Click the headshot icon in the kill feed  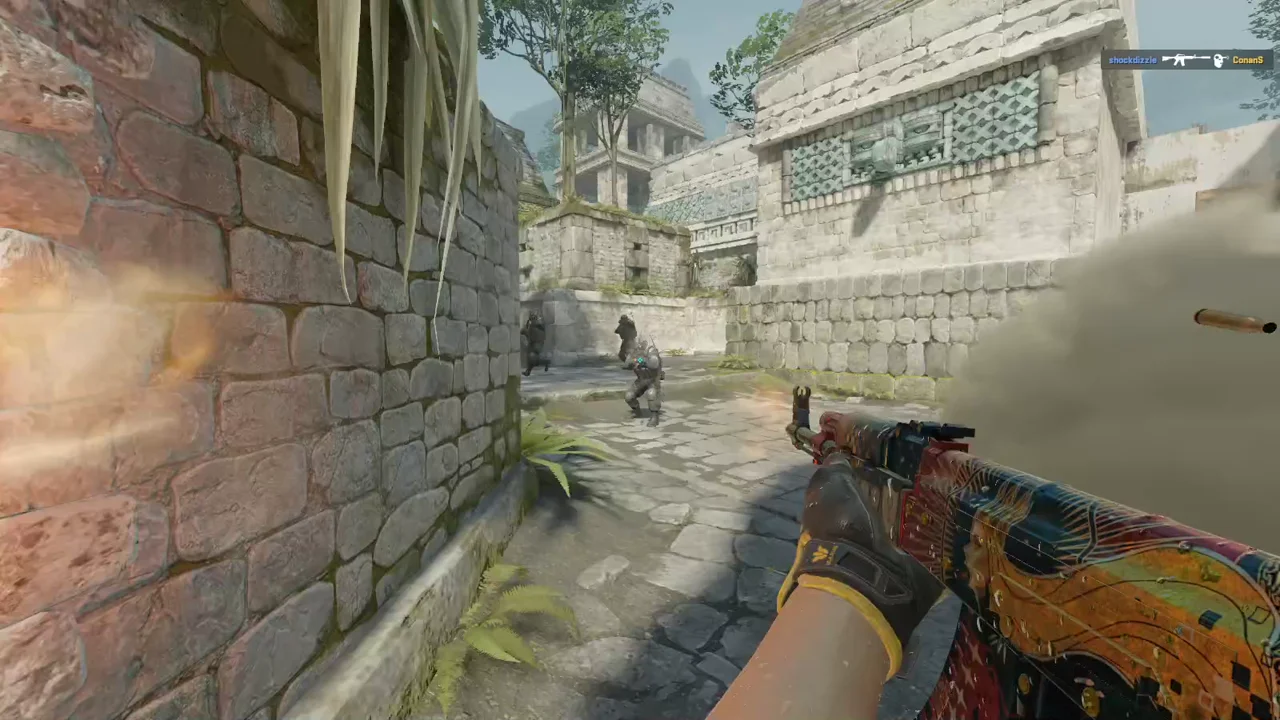point(1219,60)
